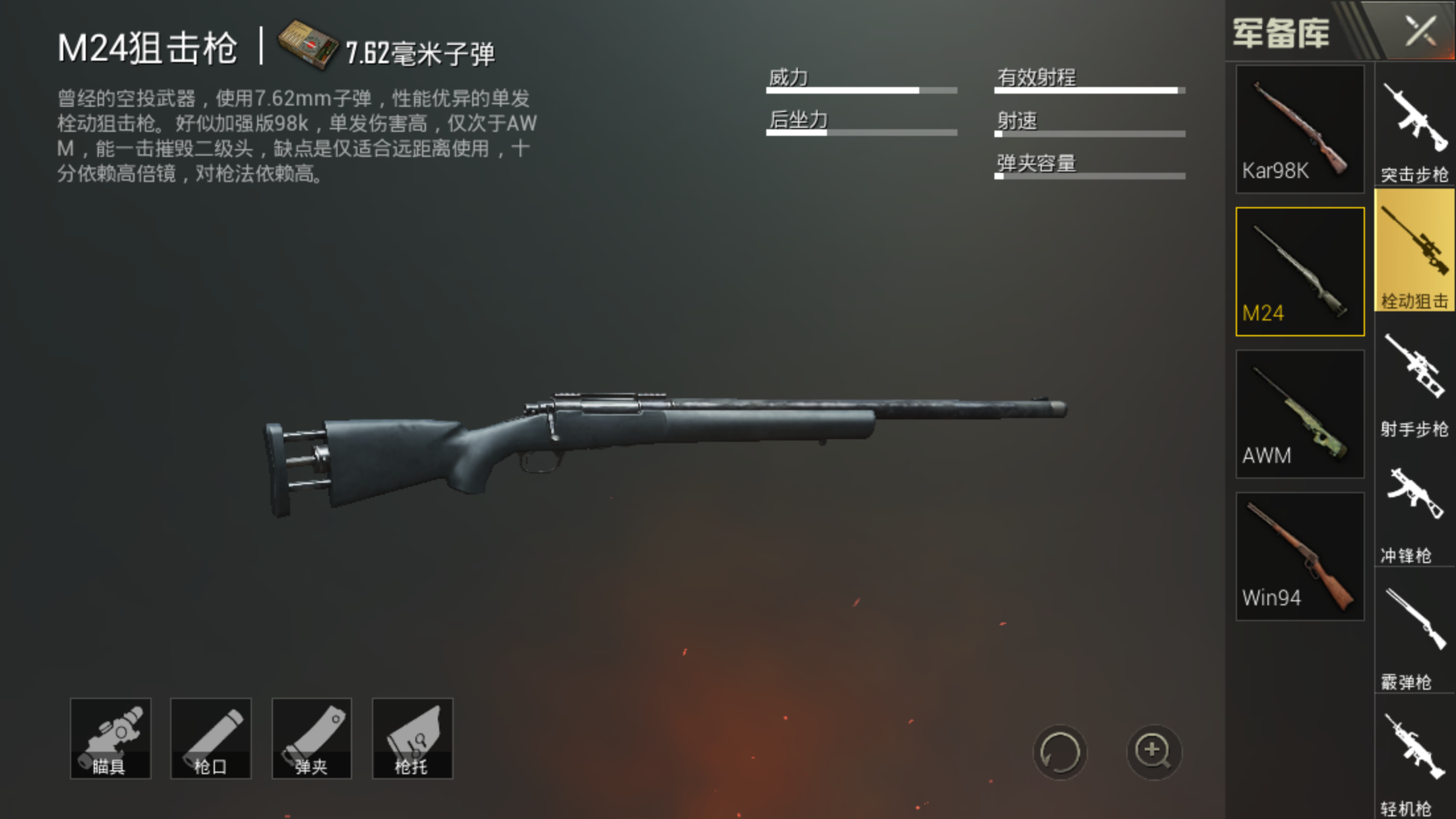The width and height of the screenshot is (1456, 819).
Task: Pick the AWM weapon tile
Action: click(x=1300, y=414)
